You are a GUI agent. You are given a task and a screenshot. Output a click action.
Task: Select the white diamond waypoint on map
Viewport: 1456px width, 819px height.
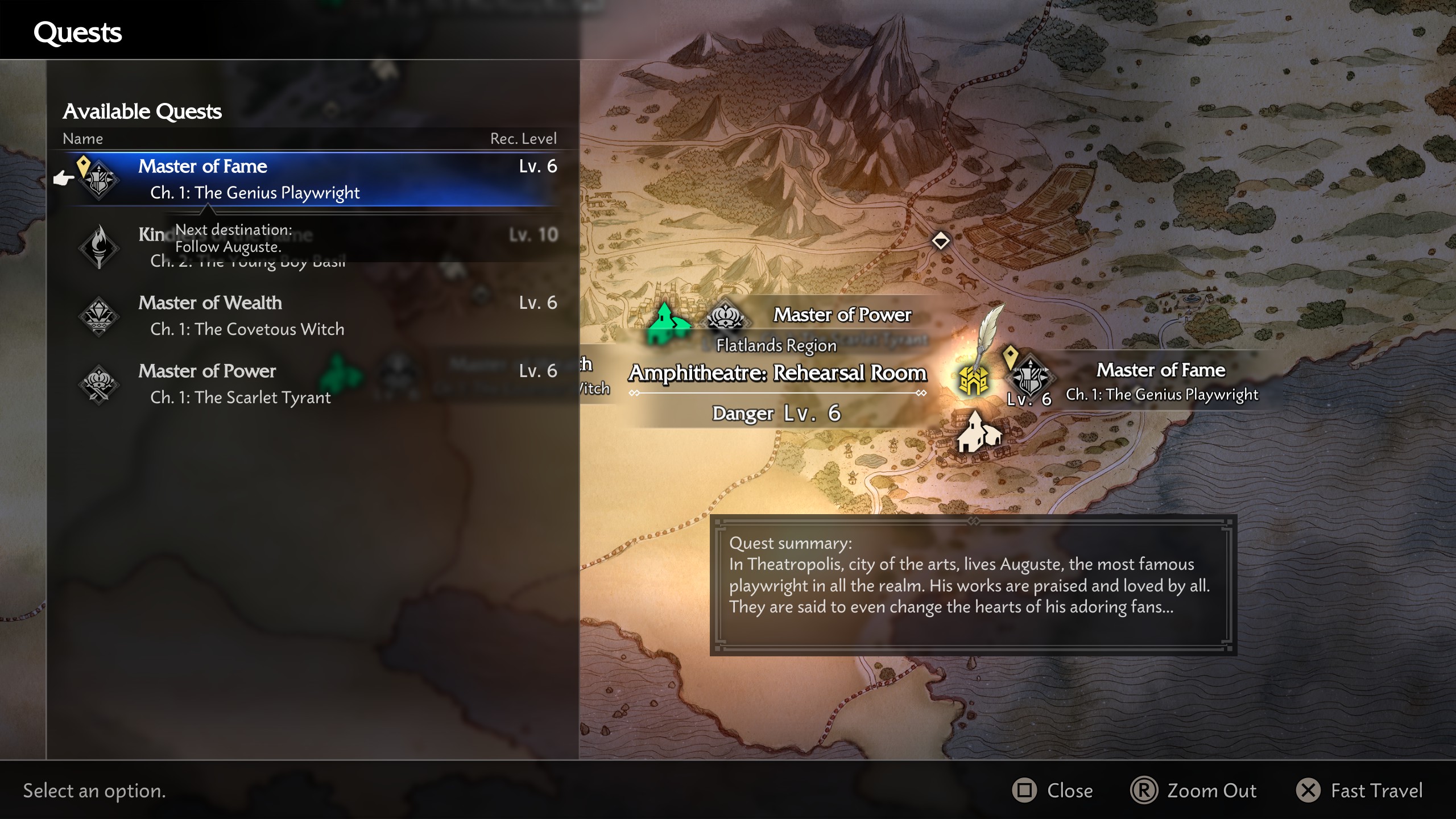[x=941, y=241]
